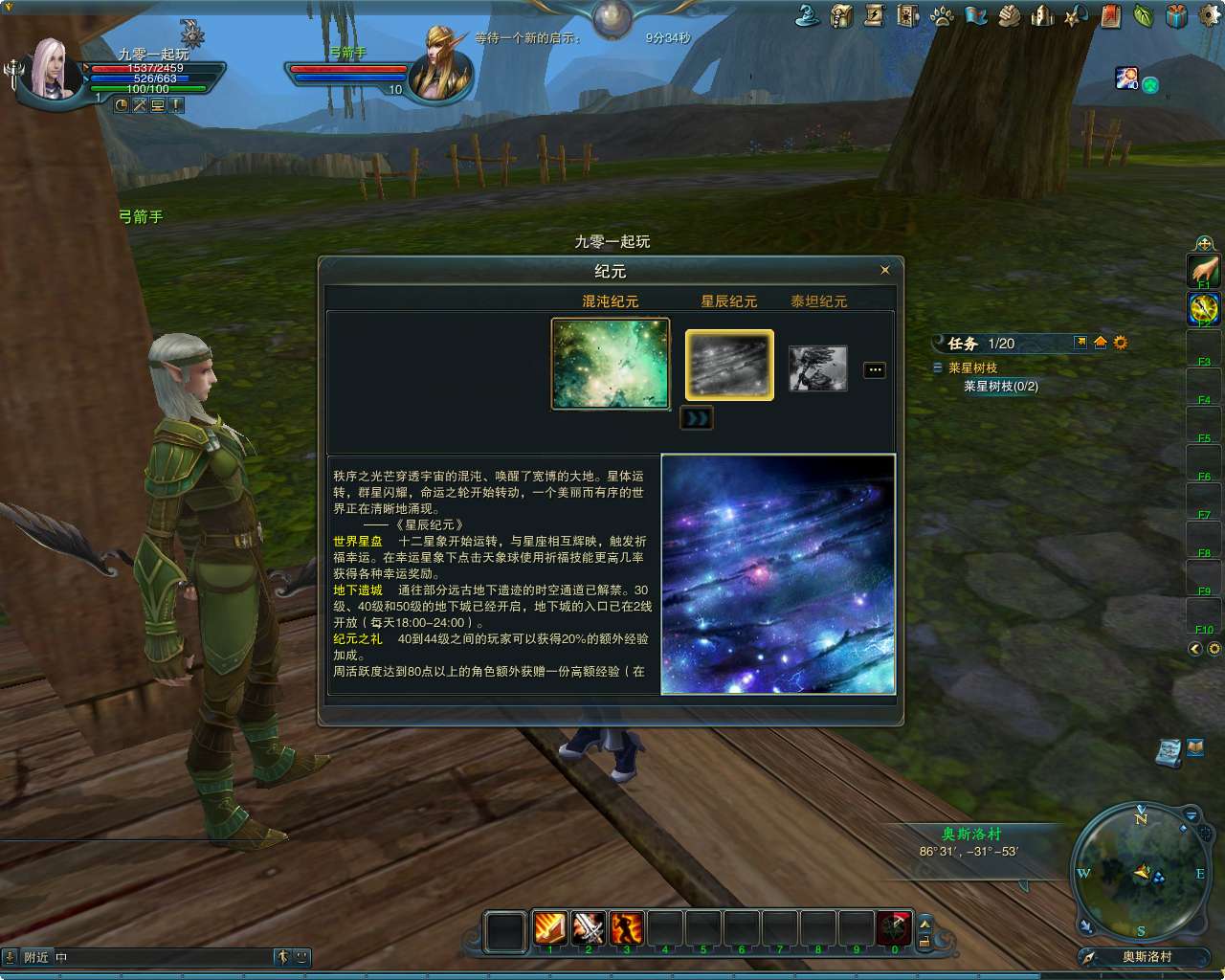Open the paw print pet panel
Screen dimensions: 1225x980
[x=943, y=16]
